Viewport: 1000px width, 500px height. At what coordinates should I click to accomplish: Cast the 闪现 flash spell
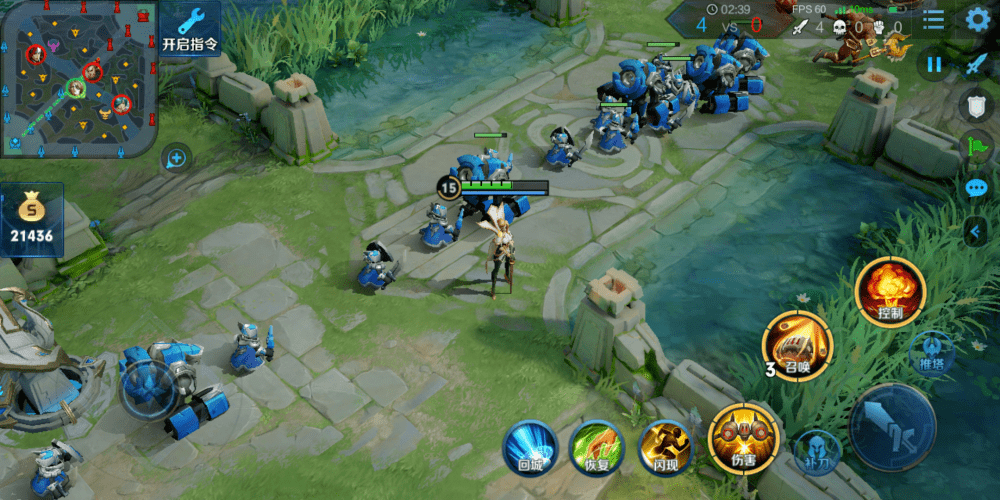(x=665, y=446)
